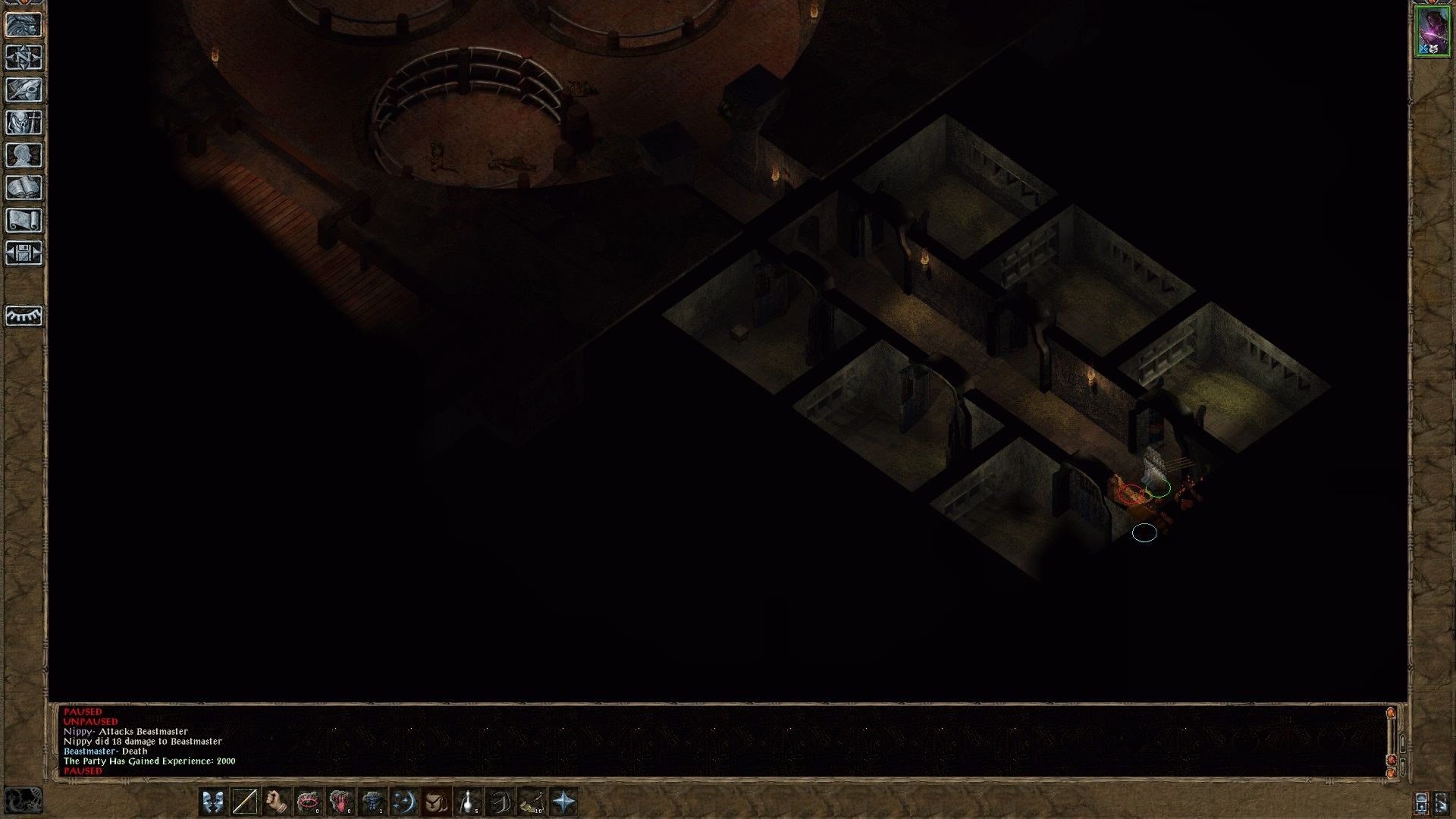The image size is (1456, 819).
Task: Toggle stealth mode with the shadowed face icon
Action: [x=437, y=800]
